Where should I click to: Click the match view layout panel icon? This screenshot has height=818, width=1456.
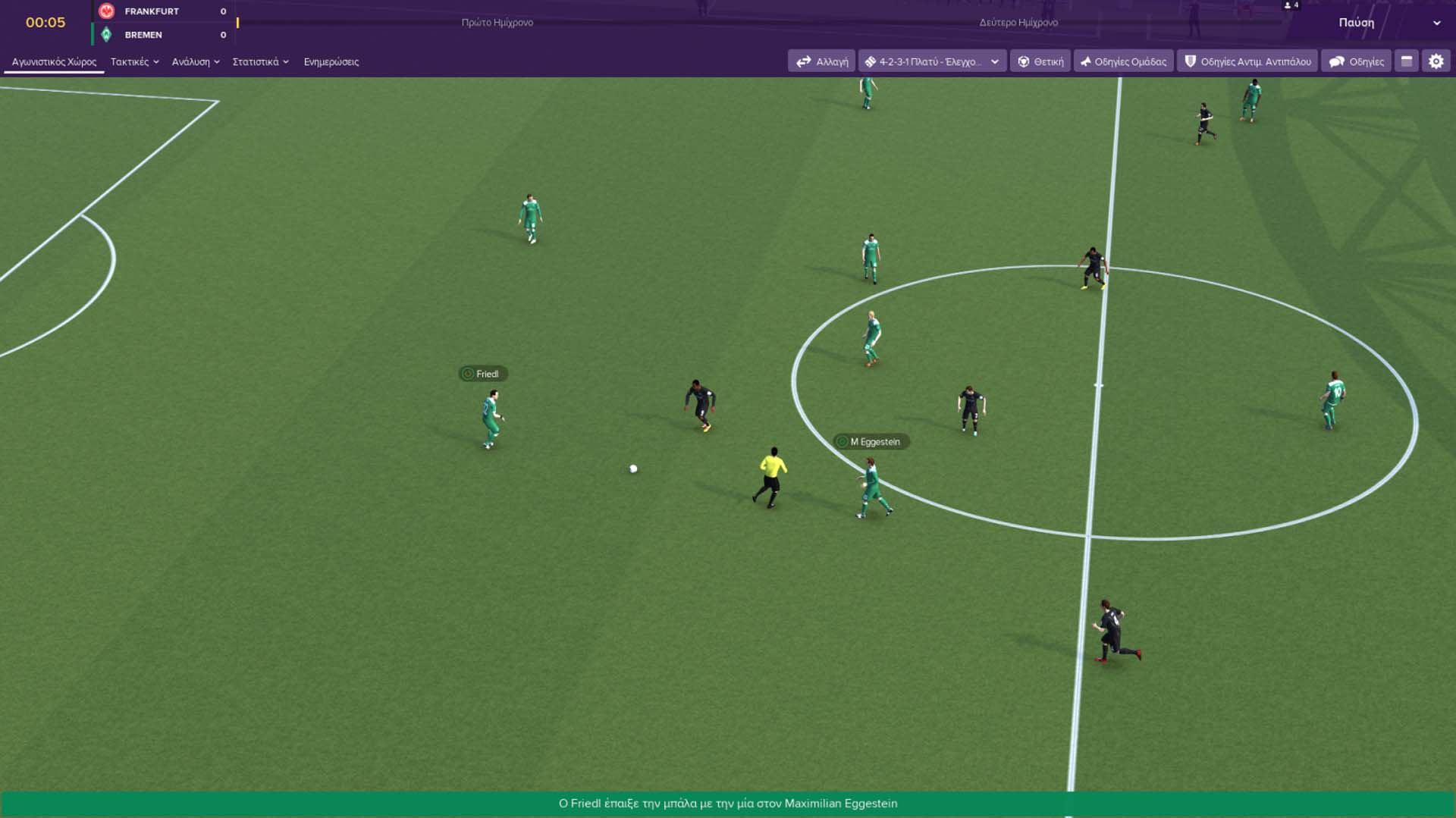coord(1407,61)
